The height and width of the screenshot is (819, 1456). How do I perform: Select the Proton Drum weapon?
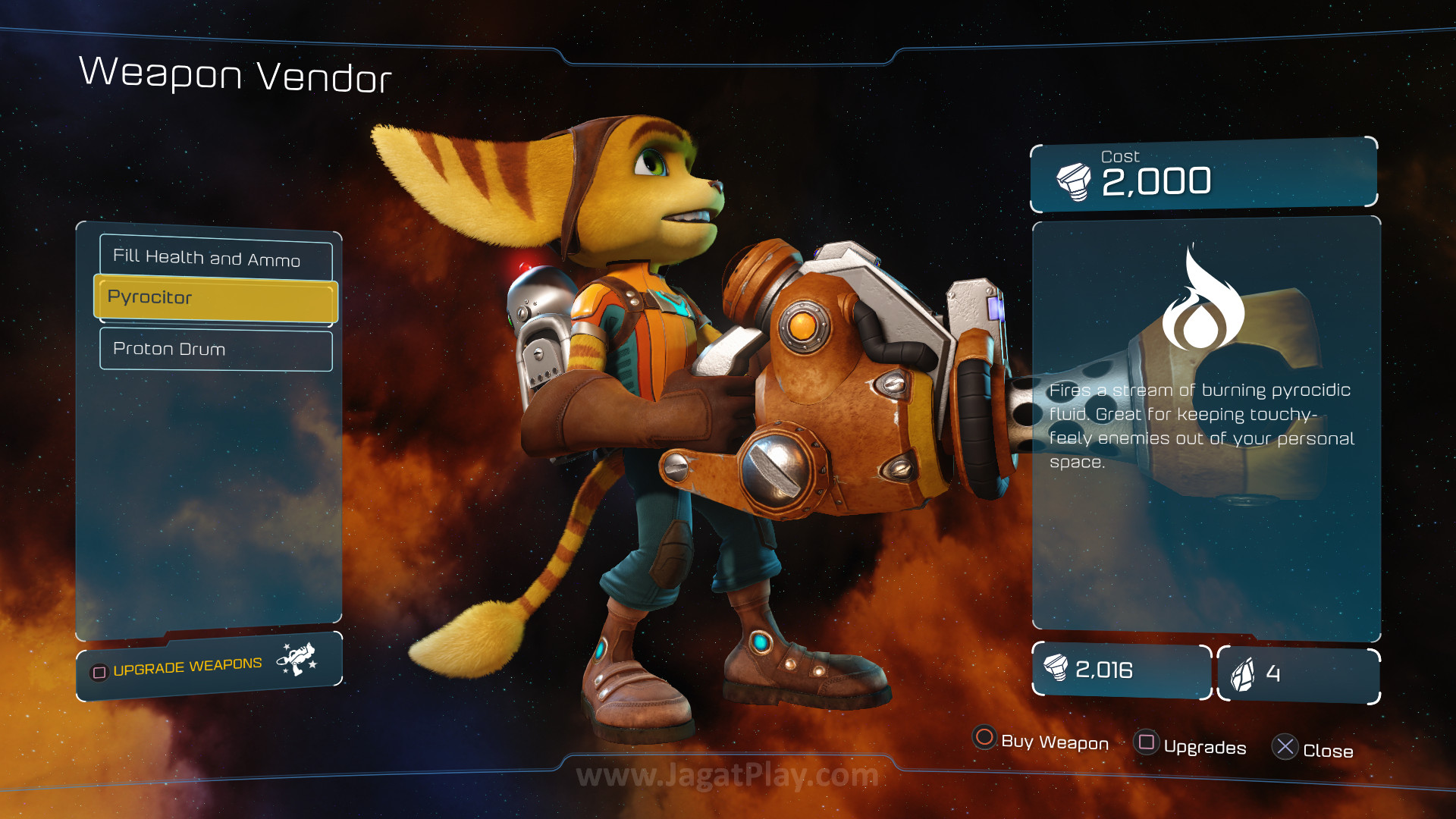215,349
